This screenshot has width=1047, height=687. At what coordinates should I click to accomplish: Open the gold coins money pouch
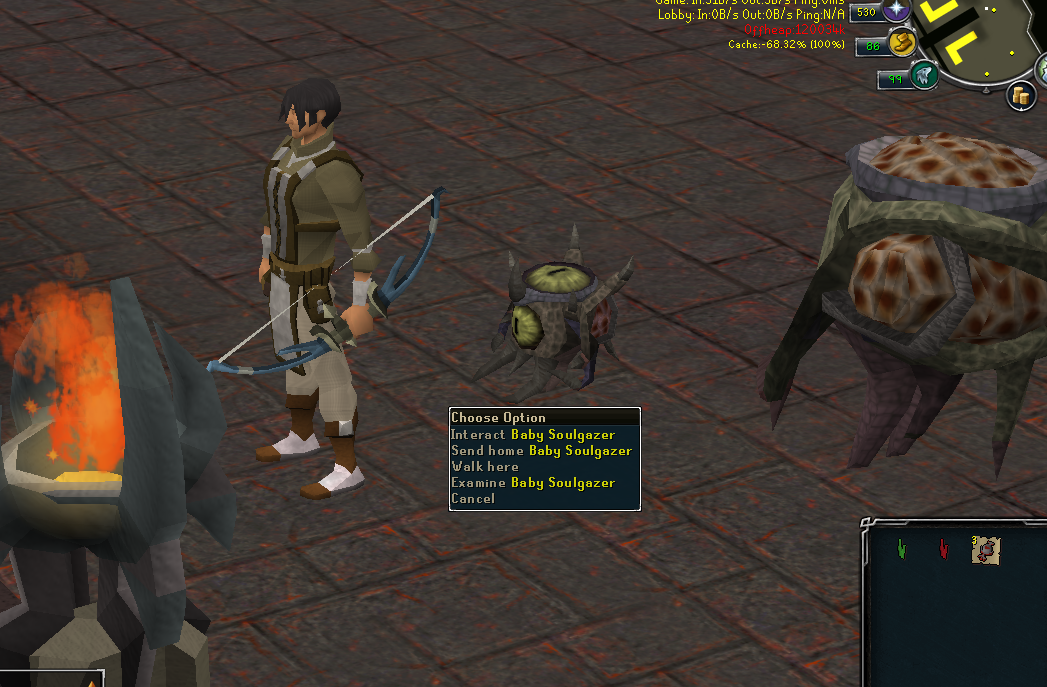(1019, 96)
